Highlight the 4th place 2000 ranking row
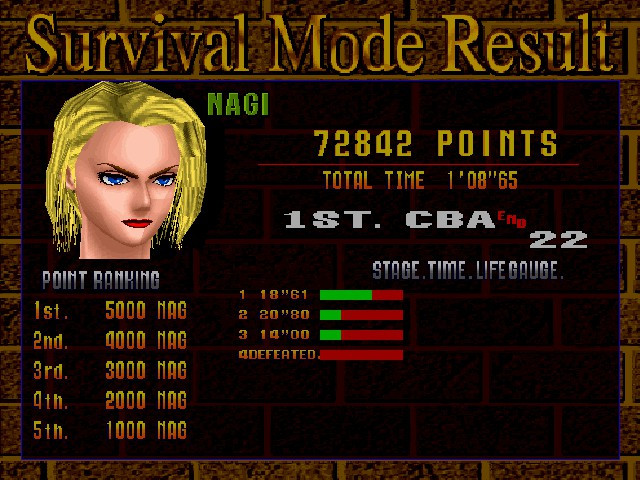Image resolution: width=640 pixels, height=480 pixels. tap(110, 400)
